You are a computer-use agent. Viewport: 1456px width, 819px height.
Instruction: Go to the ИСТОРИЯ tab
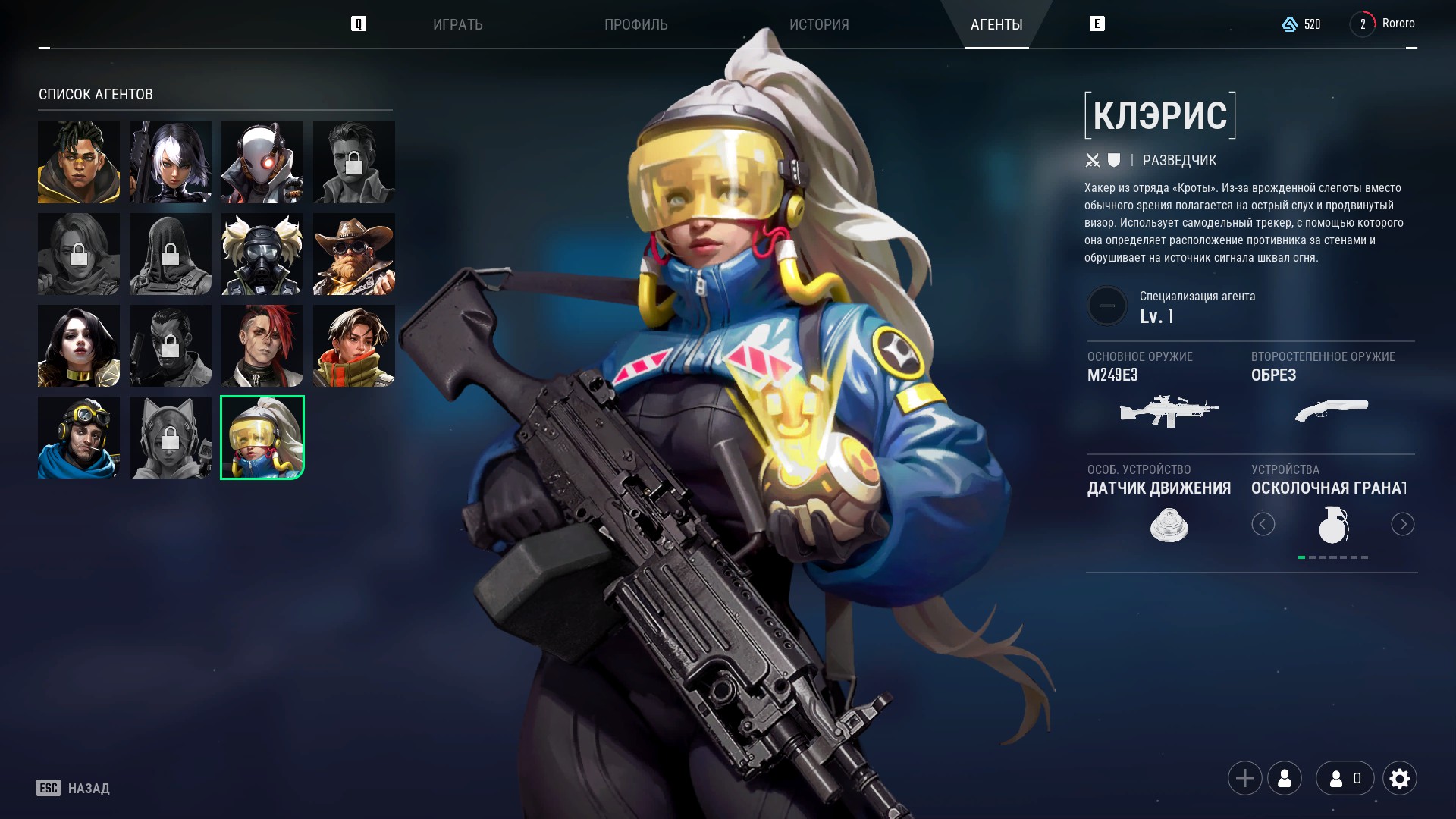click(819, 24)
